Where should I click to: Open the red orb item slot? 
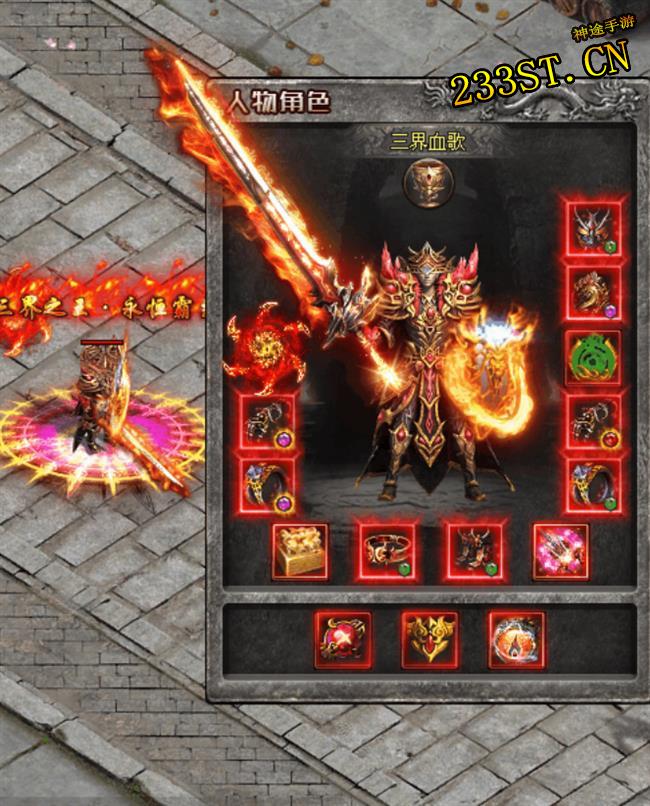coord(343,640)
